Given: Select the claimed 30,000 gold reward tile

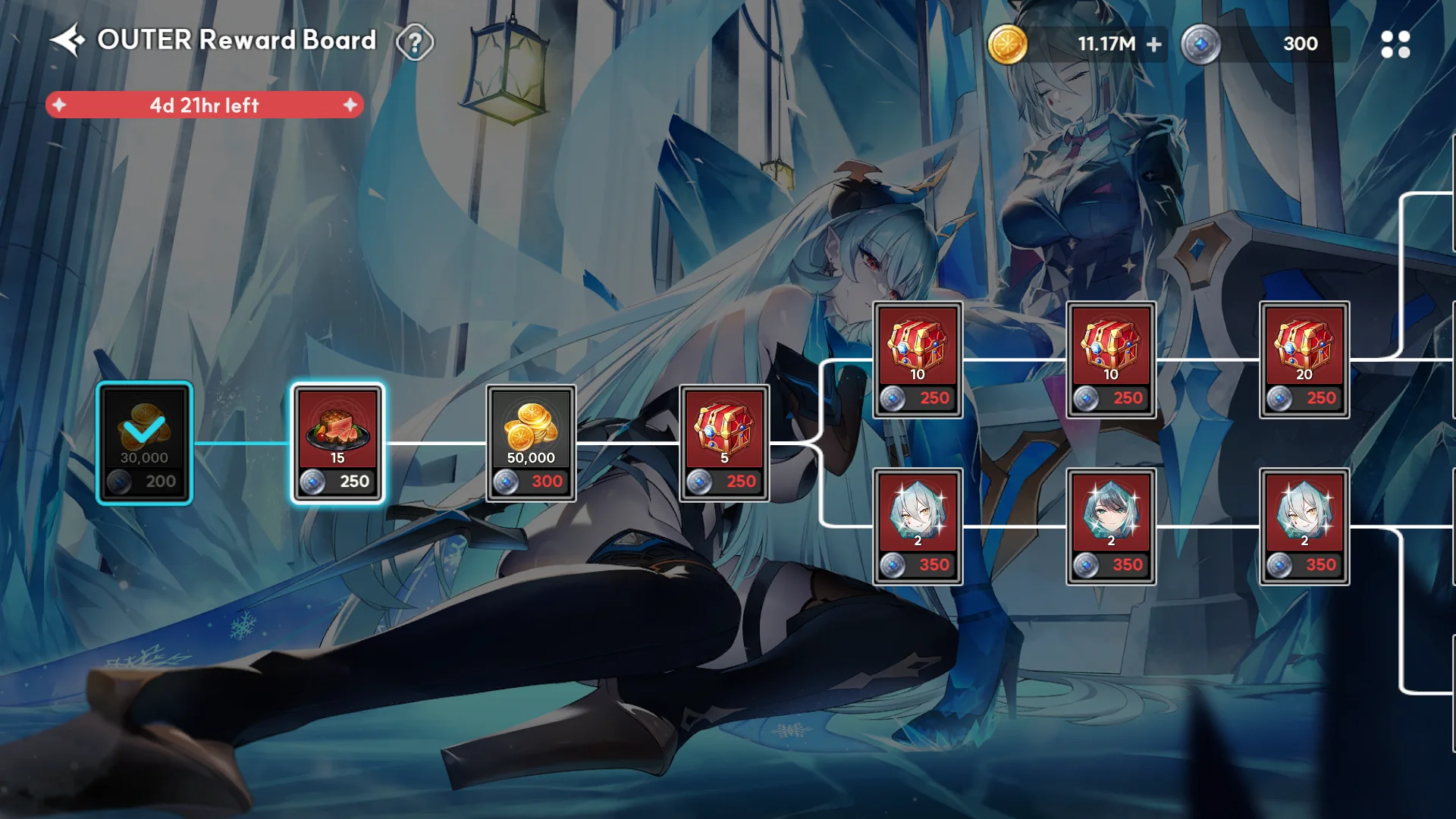Looking at the screenshot, I should pos(145,444).
